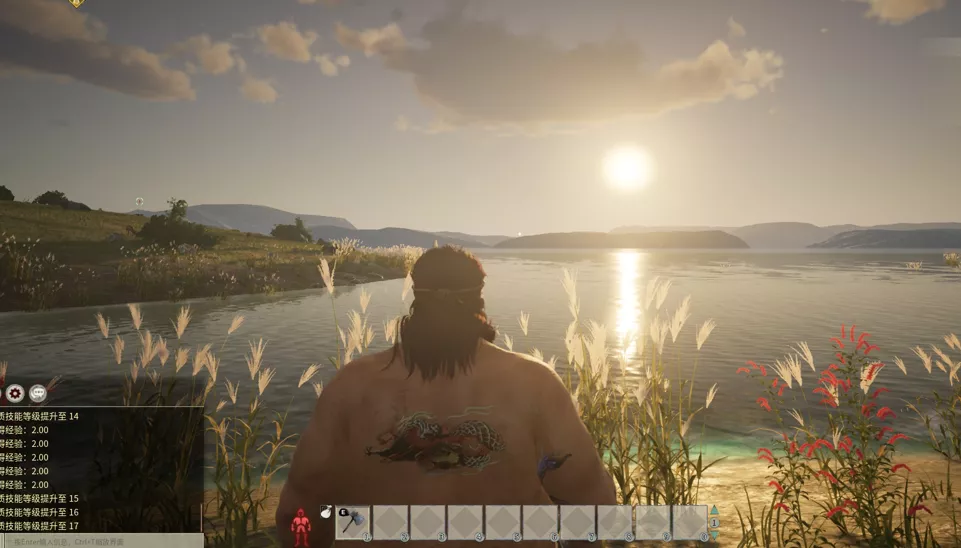Click the red armor status figure
The width and height of the screenshot is (961, 548).
pos(300,527)
